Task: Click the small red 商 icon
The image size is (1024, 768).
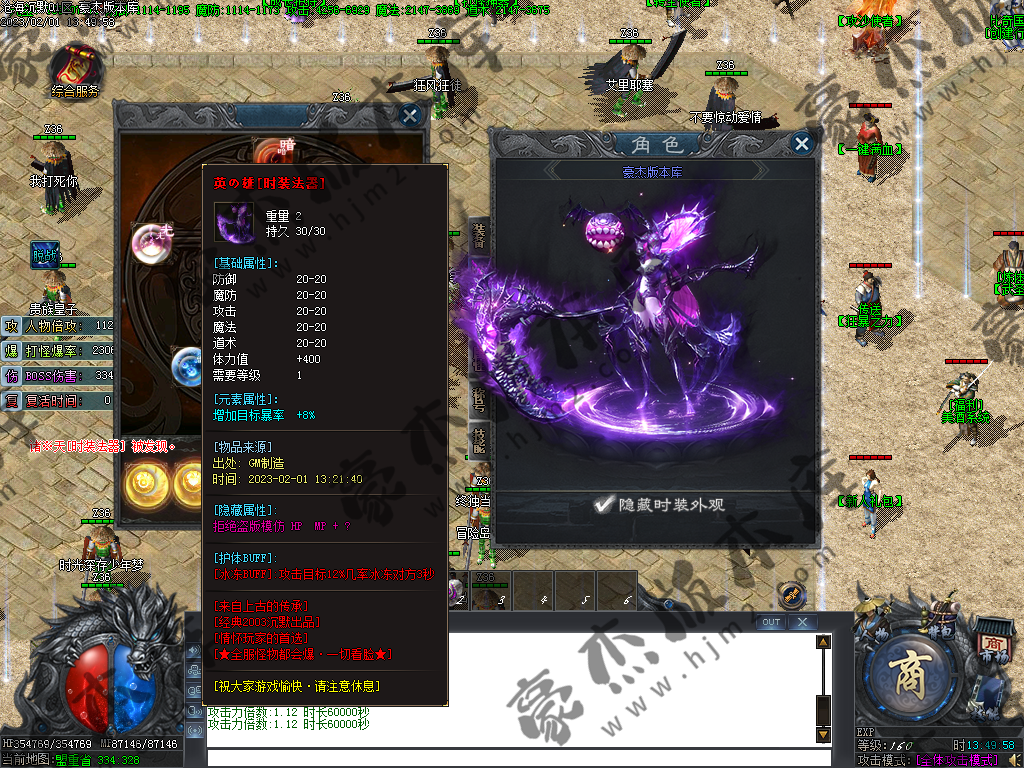Action: click(992, 644)
